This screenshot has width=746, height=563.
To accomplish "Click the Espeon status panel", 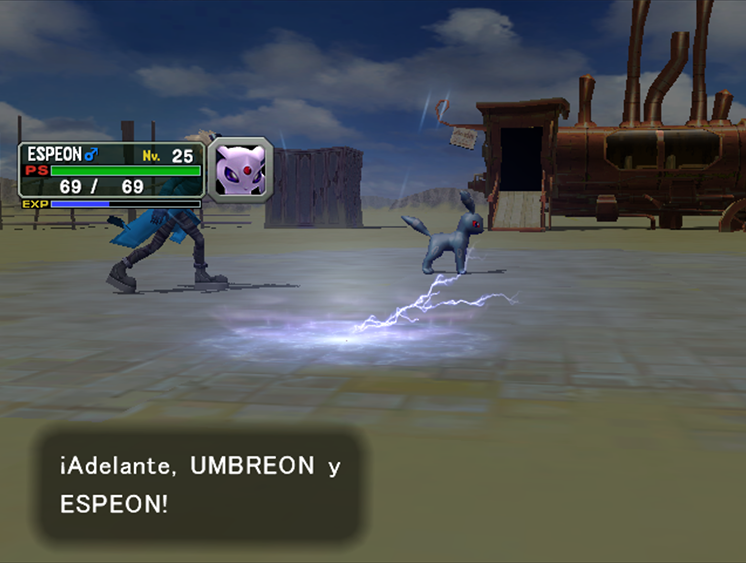I will (111, 175).
